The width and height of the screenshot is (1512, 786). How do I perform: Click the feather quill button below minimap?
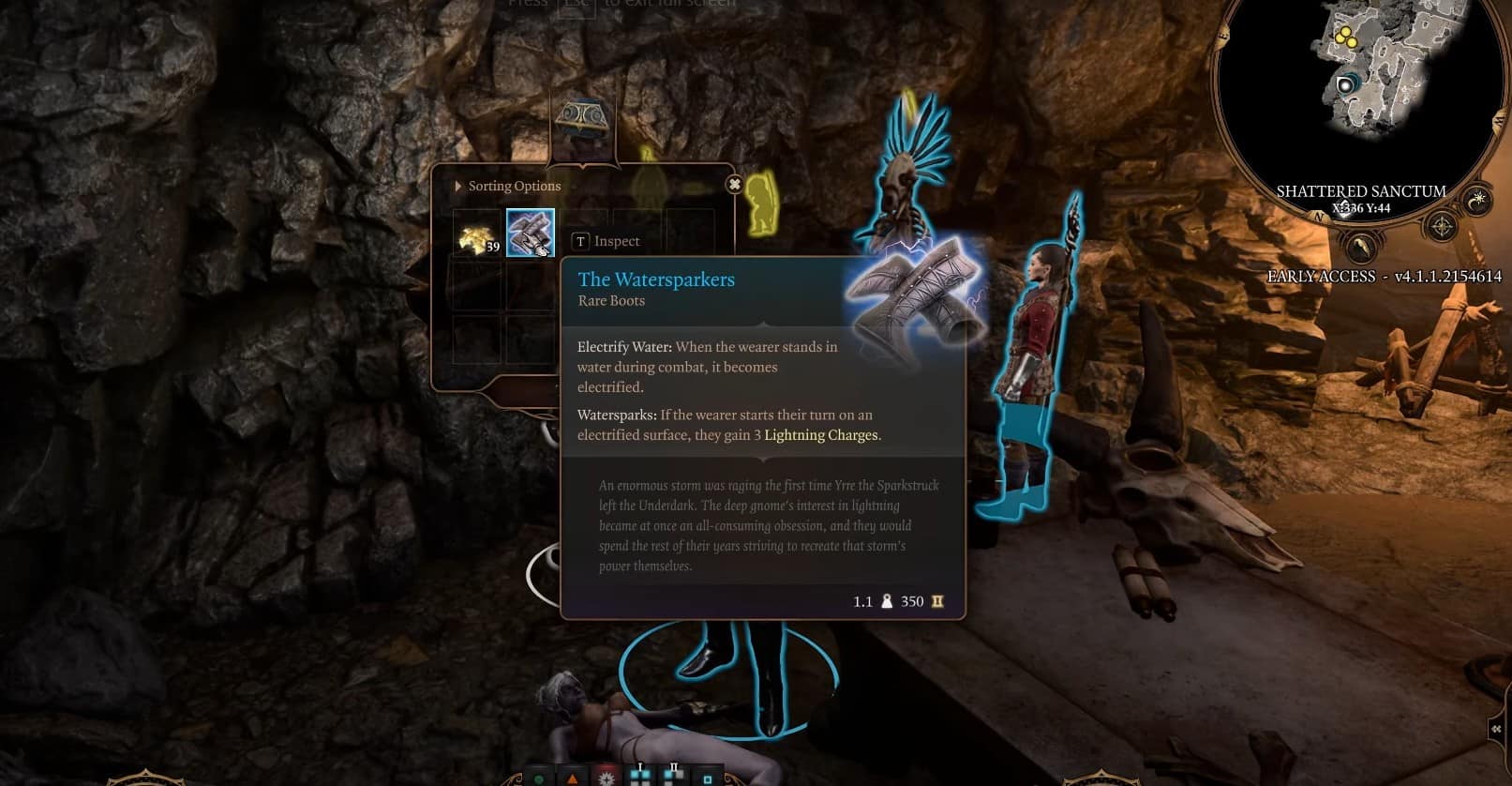(1360, 248)
